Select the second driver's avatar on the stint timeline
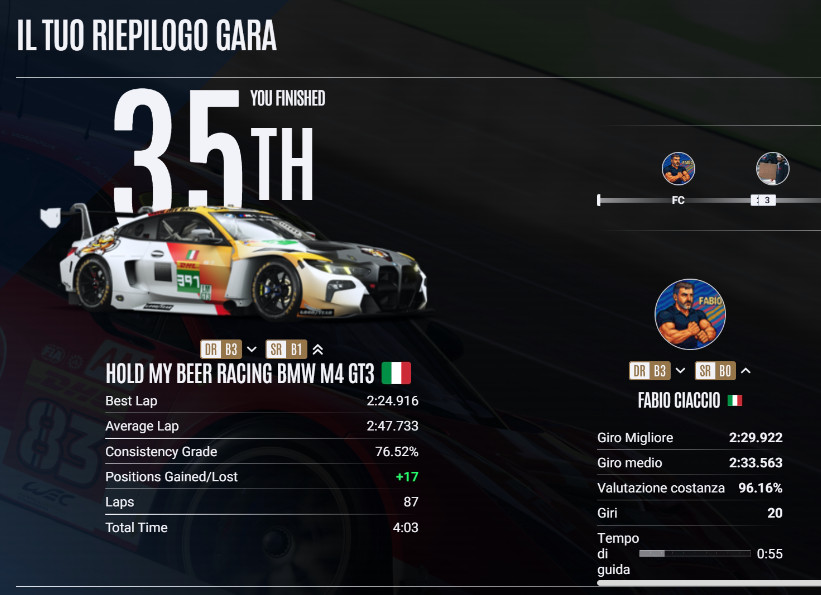The height and width of the screenshot is (595, 821). (772, 169)
